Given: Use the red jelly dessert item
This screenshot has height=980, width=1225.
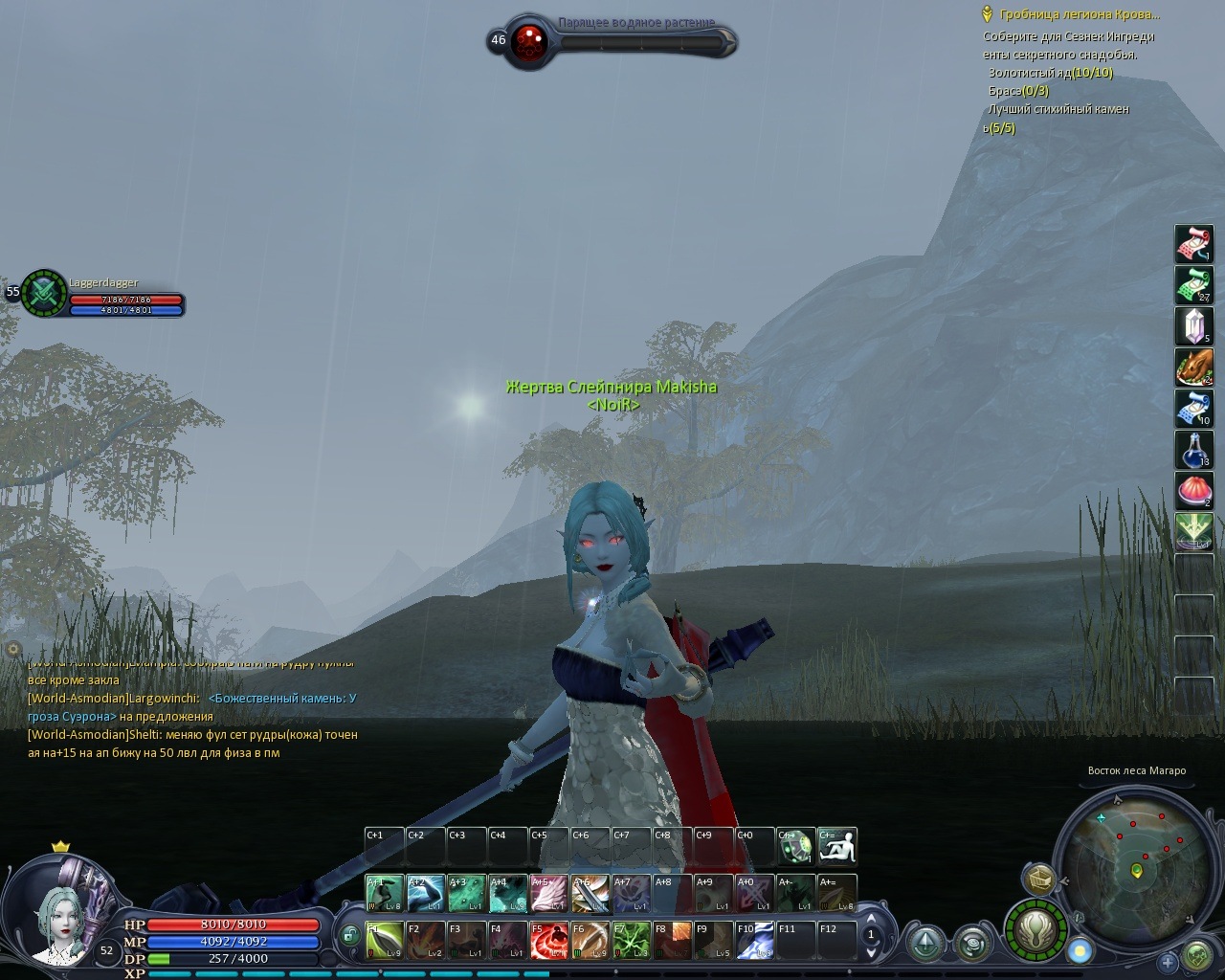Looking at the screenshot, I should pos(1193,491).
